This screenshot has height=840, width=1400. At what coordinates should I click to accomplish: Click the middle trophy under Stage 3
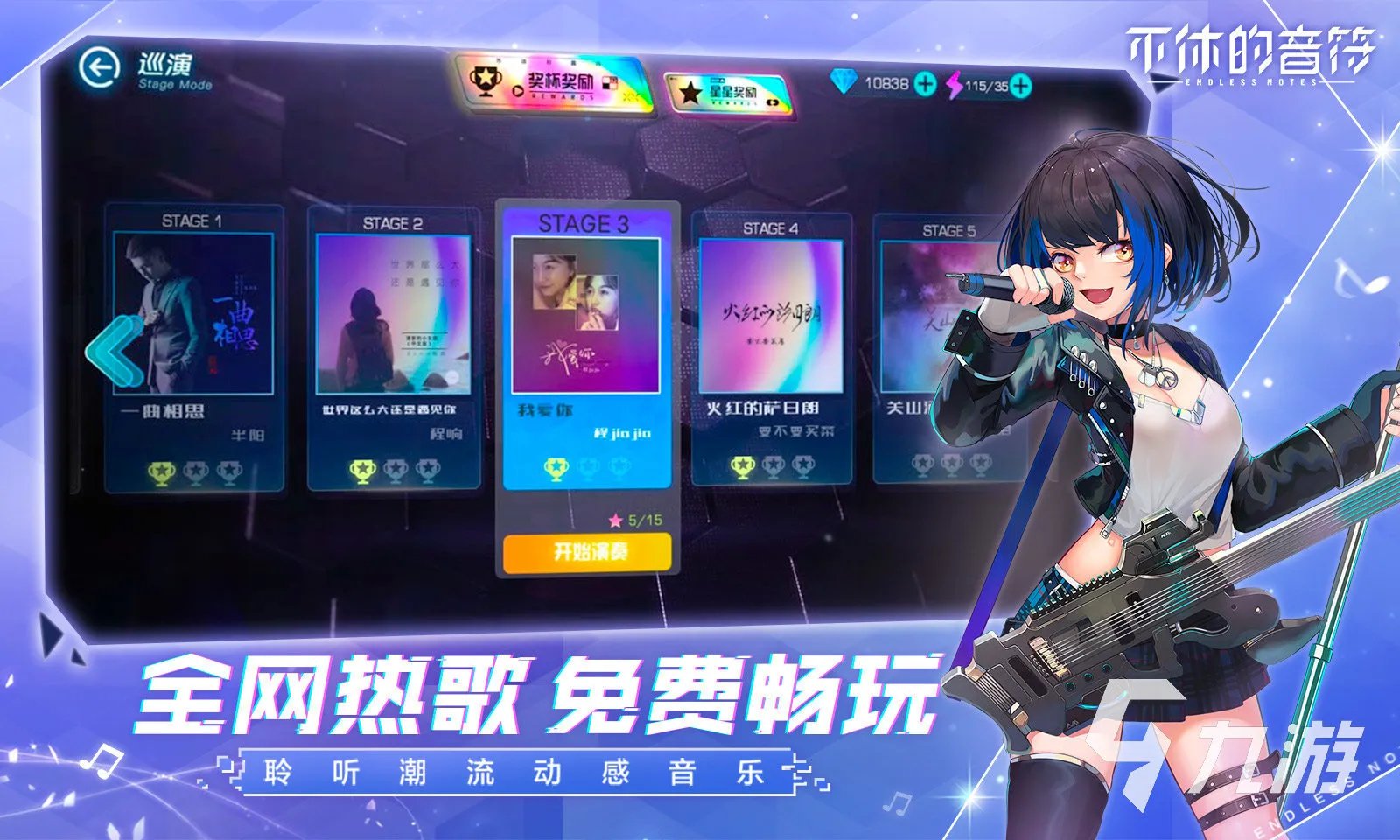[587, 469]
